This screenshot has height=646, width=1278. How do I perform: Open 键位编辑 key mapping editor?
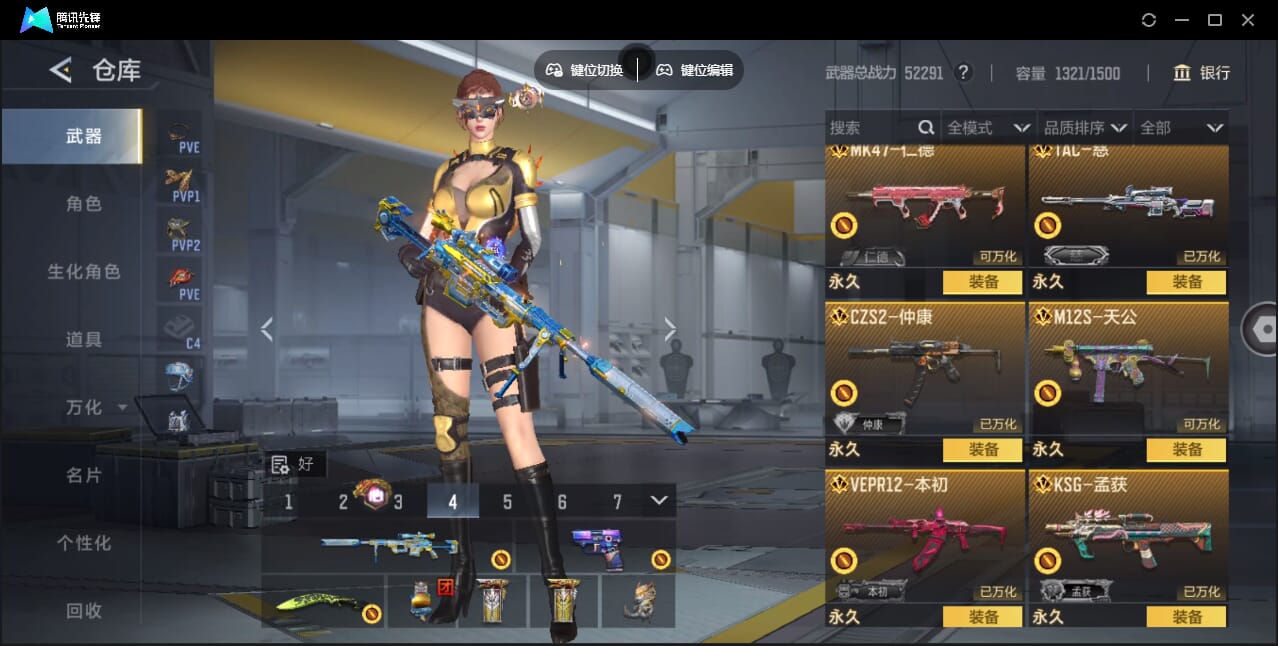point(695,70)
